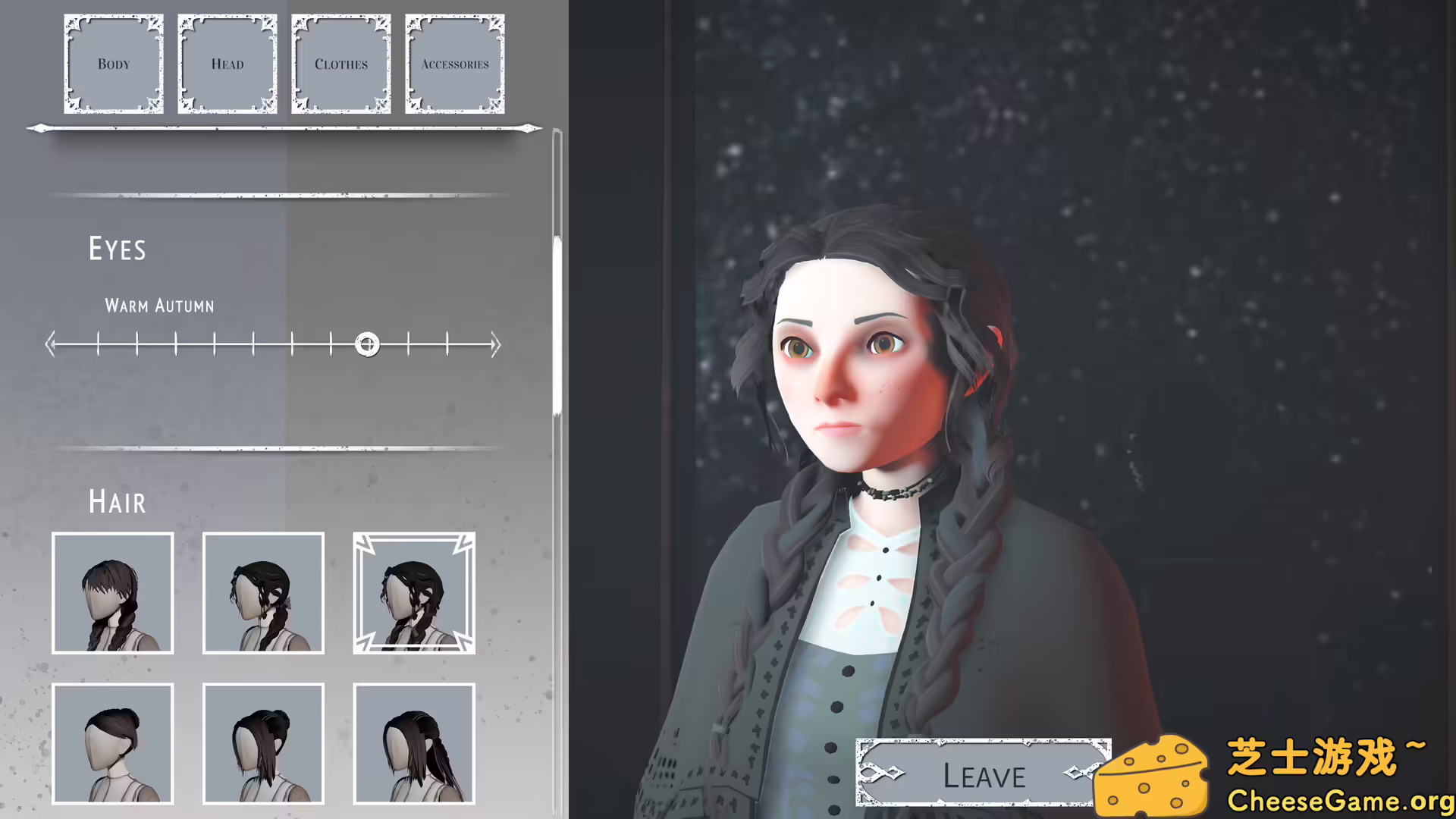This screenshot has height=819, width=1456.
Task: Click the left arrow of the eye color slider
Action: (51, 344)
